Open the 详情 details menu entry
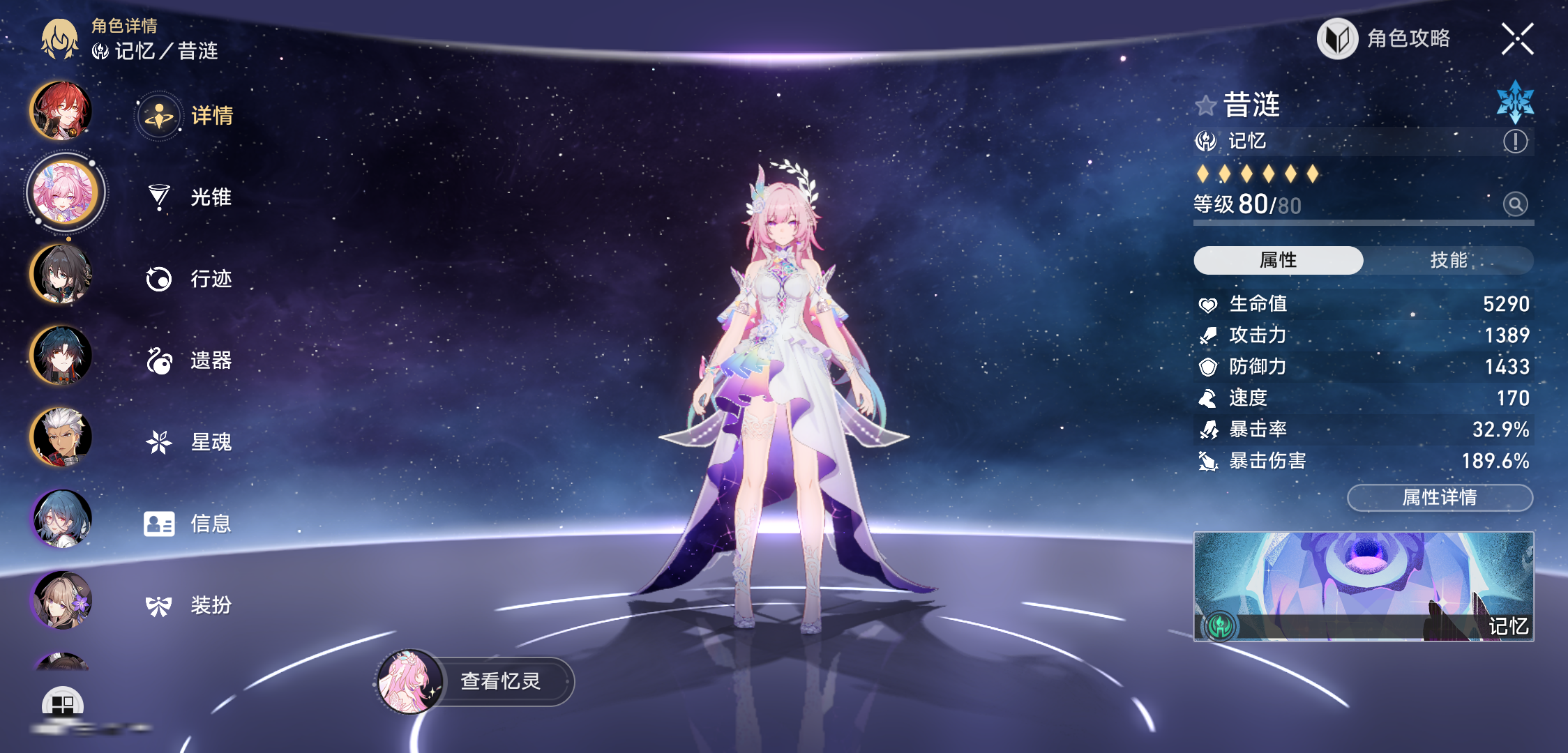This screenshot has height=753, width=1568. [x=187, y=116]
